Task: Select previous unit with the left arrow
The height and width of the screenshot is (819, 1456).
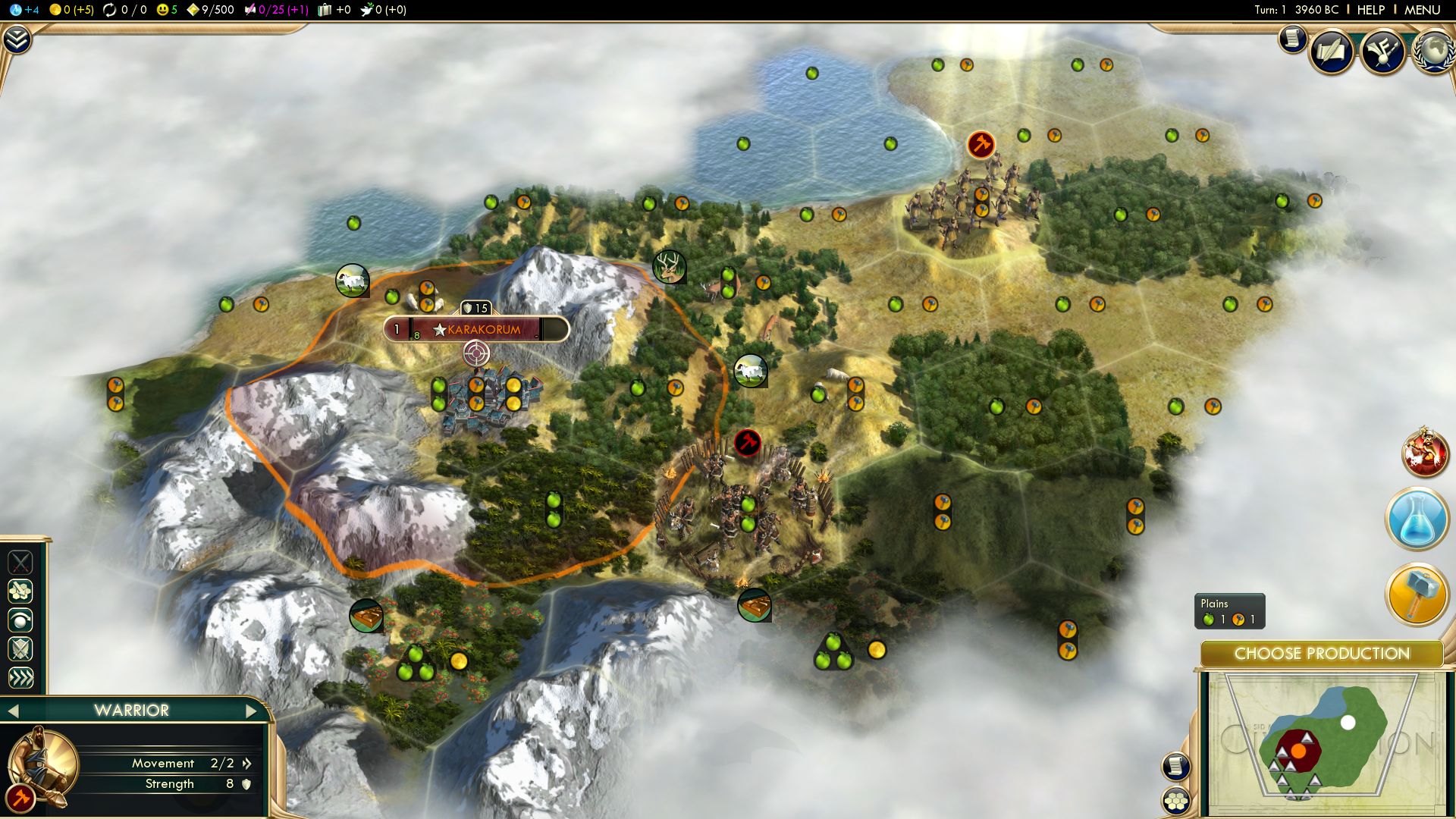Action: (x=14, y=711)
